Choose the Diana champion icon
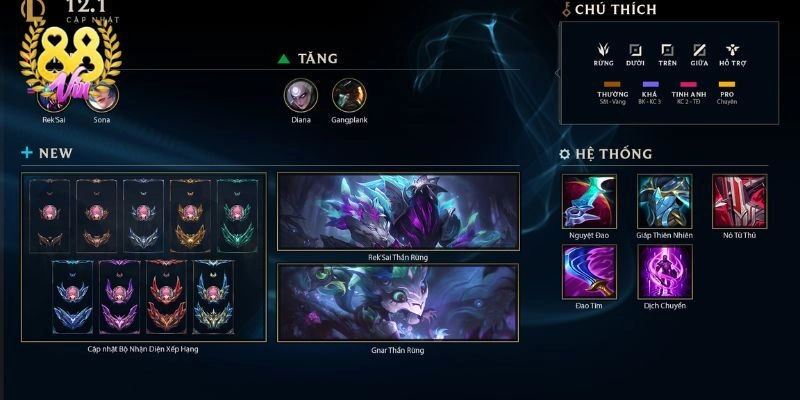 (301, 95)
